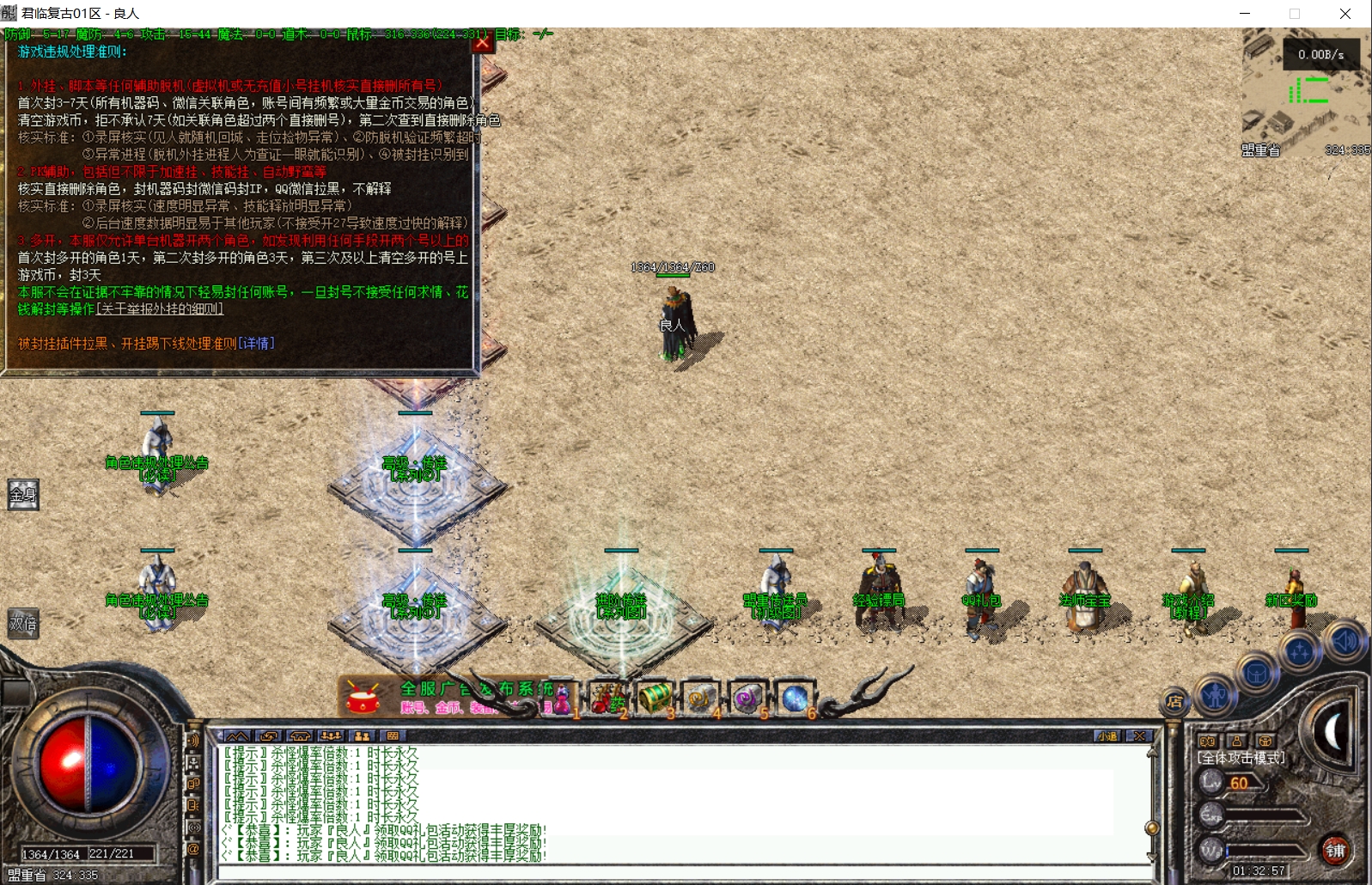
Task: Open the character equipment round icon
Action: pyautogui.click(x=1215, y=694)
